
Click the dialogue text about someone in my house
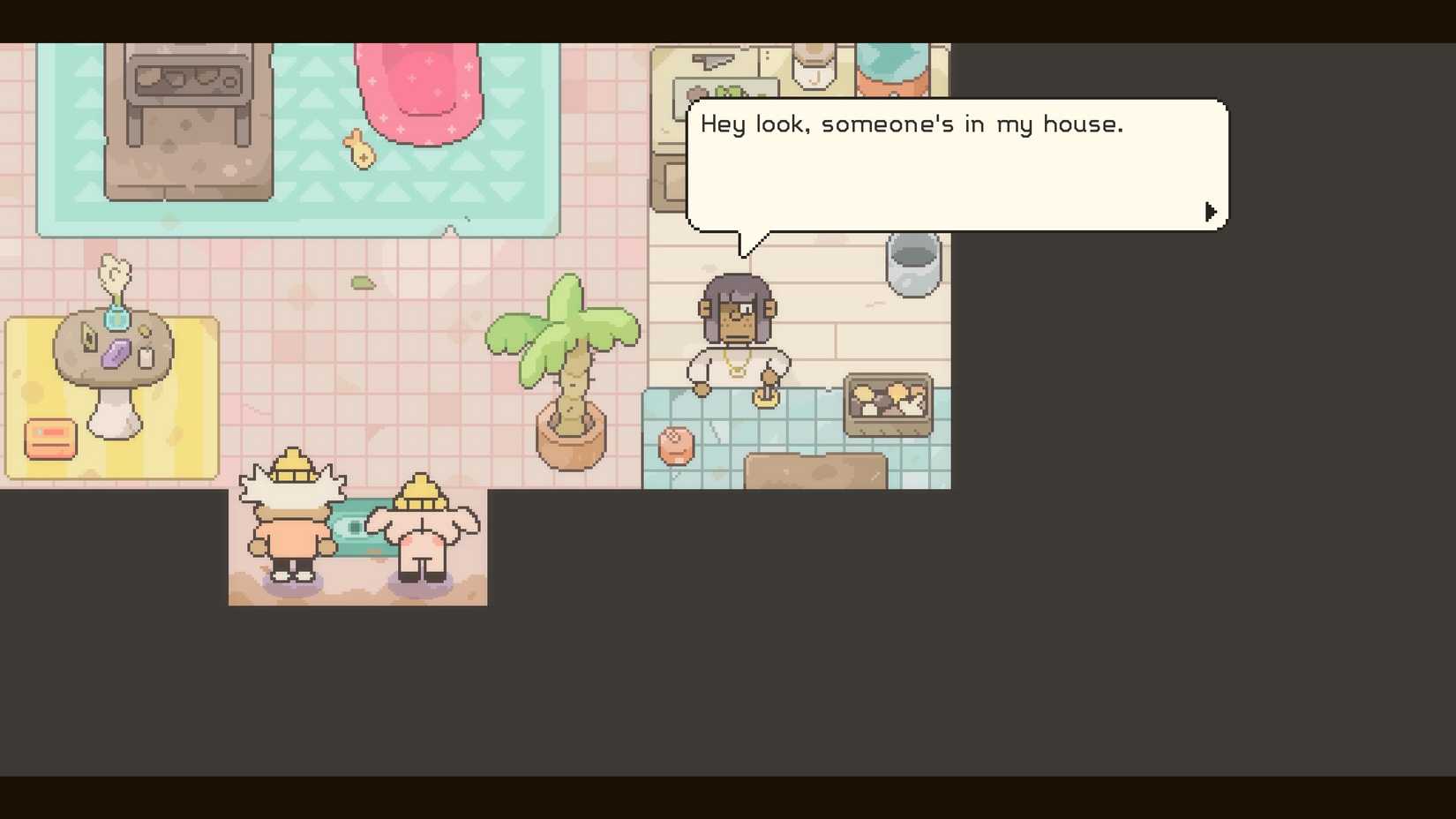pyautogui.click(x=912, y=124)
